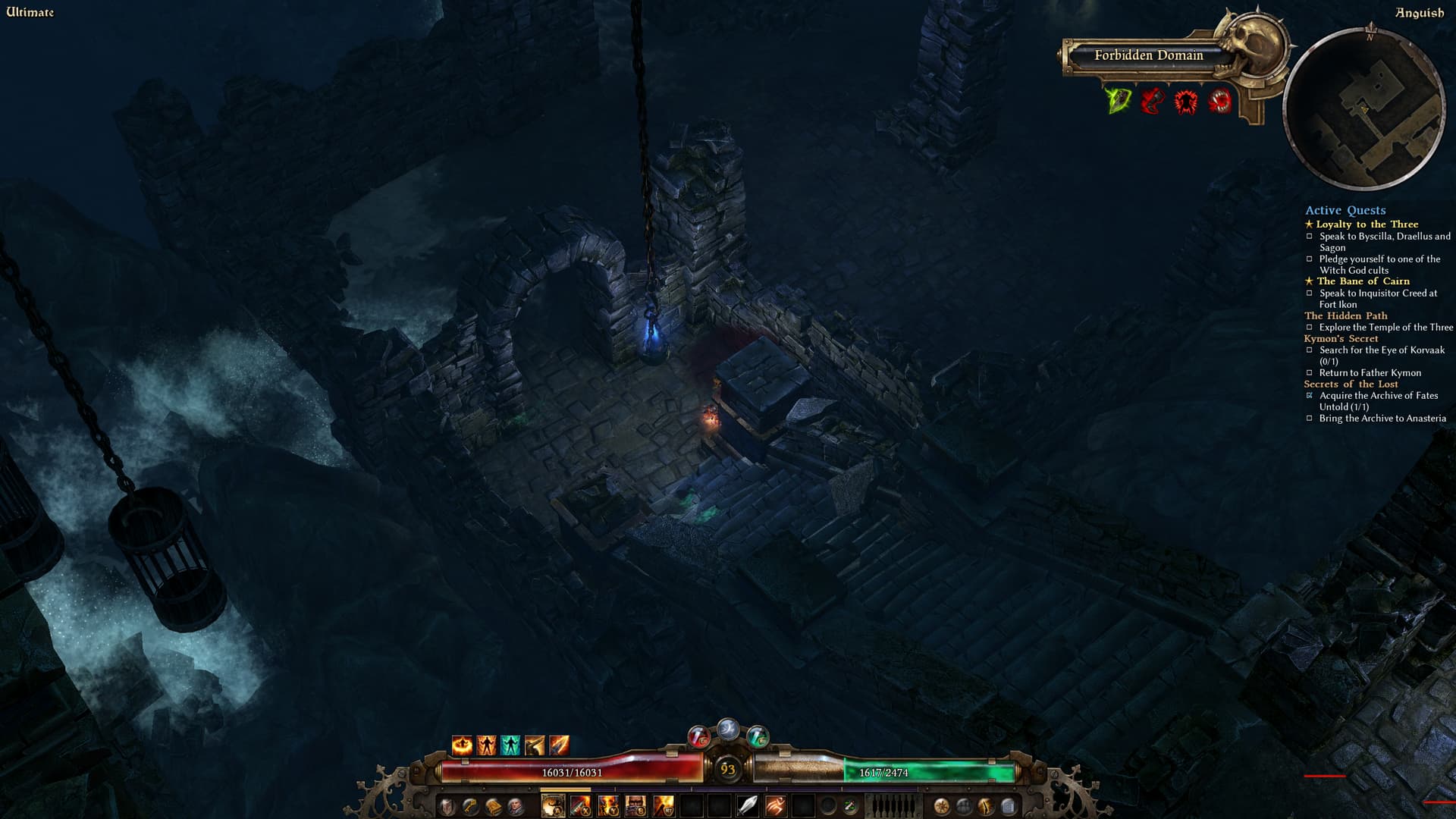Open the quest log book icon
The image size is (1456, 819).
pos(492,806)
